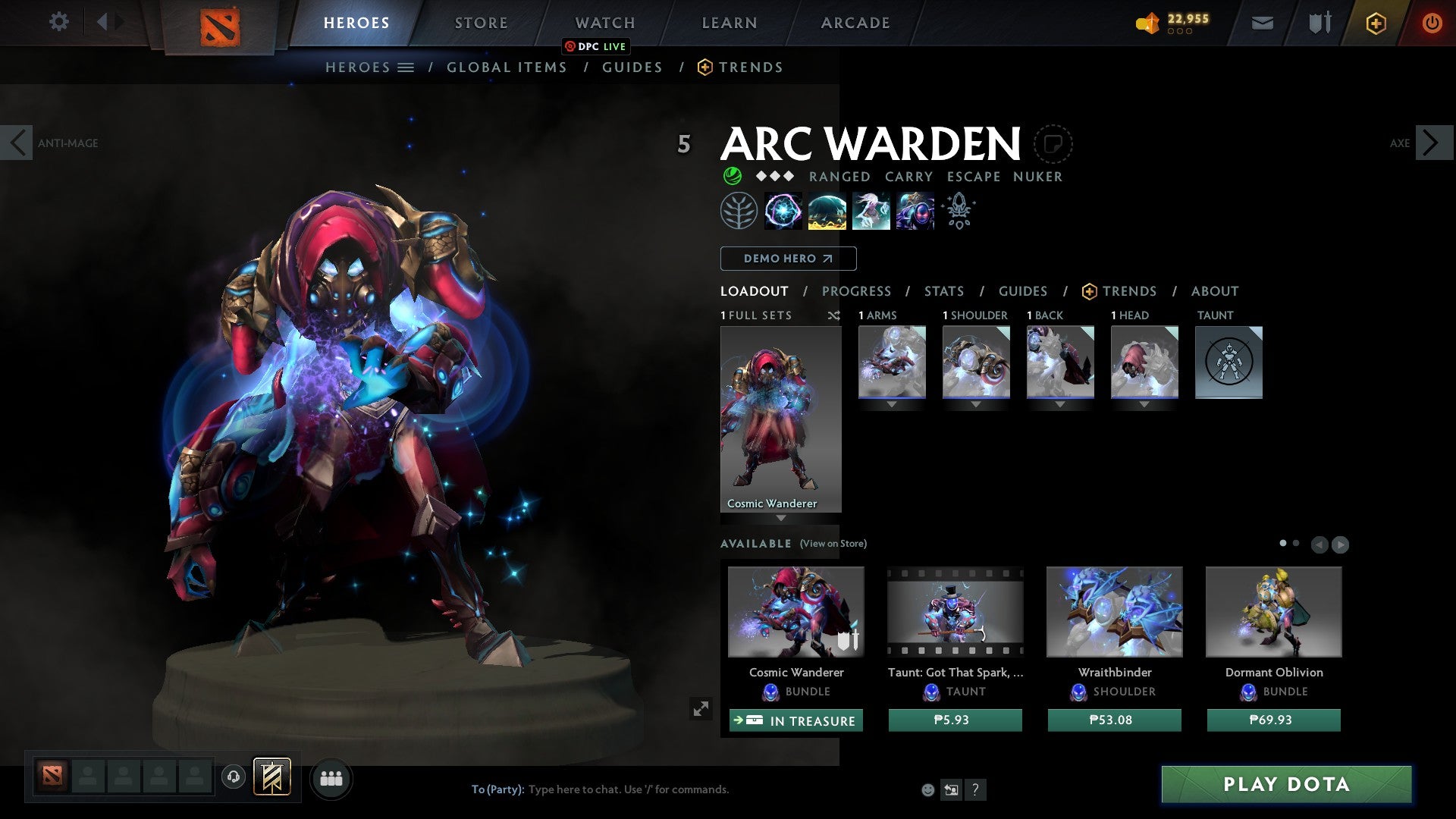
Task: Open the ARCADE menu item
Action: (855, 23)
